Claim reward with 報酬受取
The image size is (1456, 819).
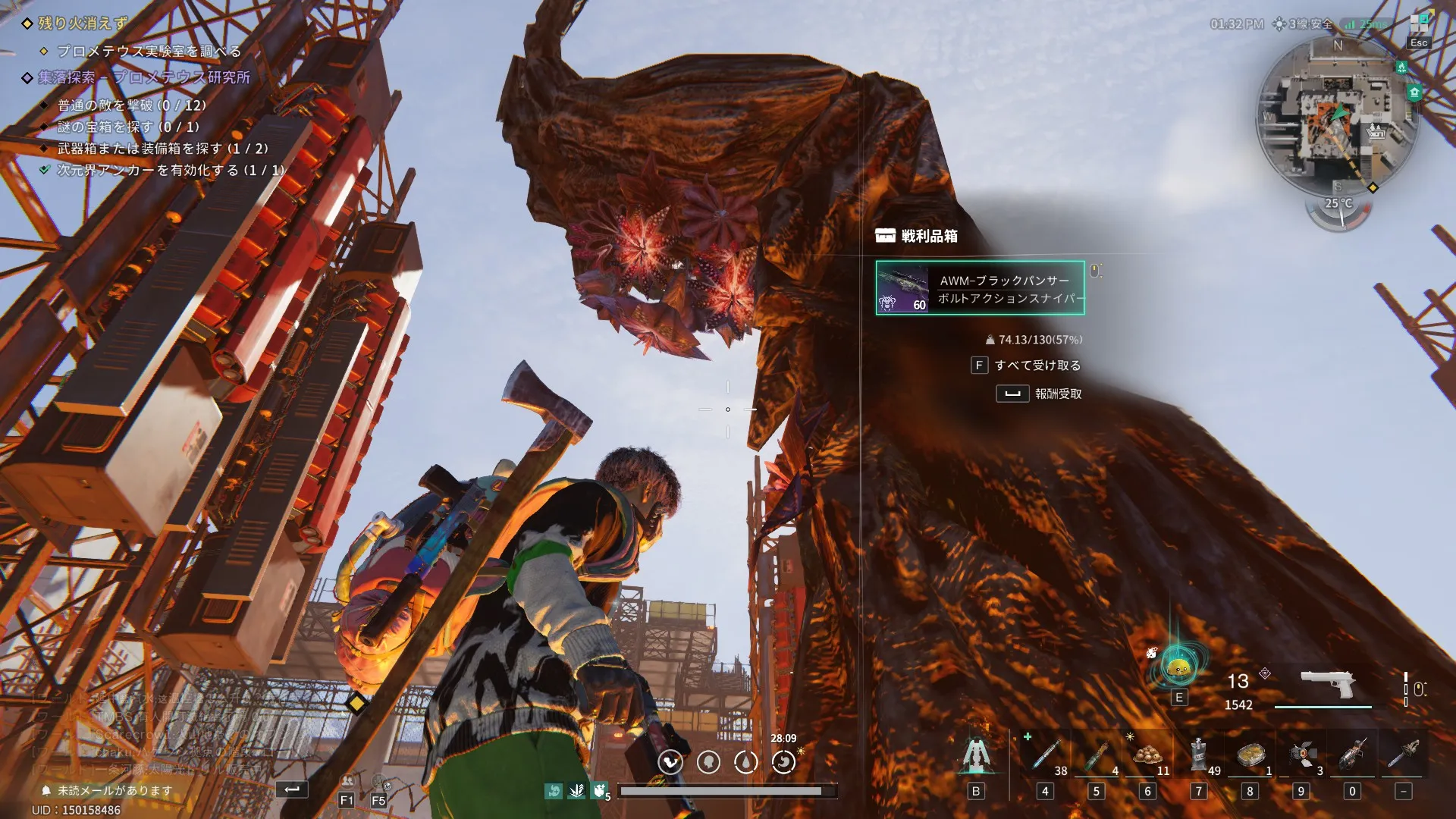(x=1039, y=394)
